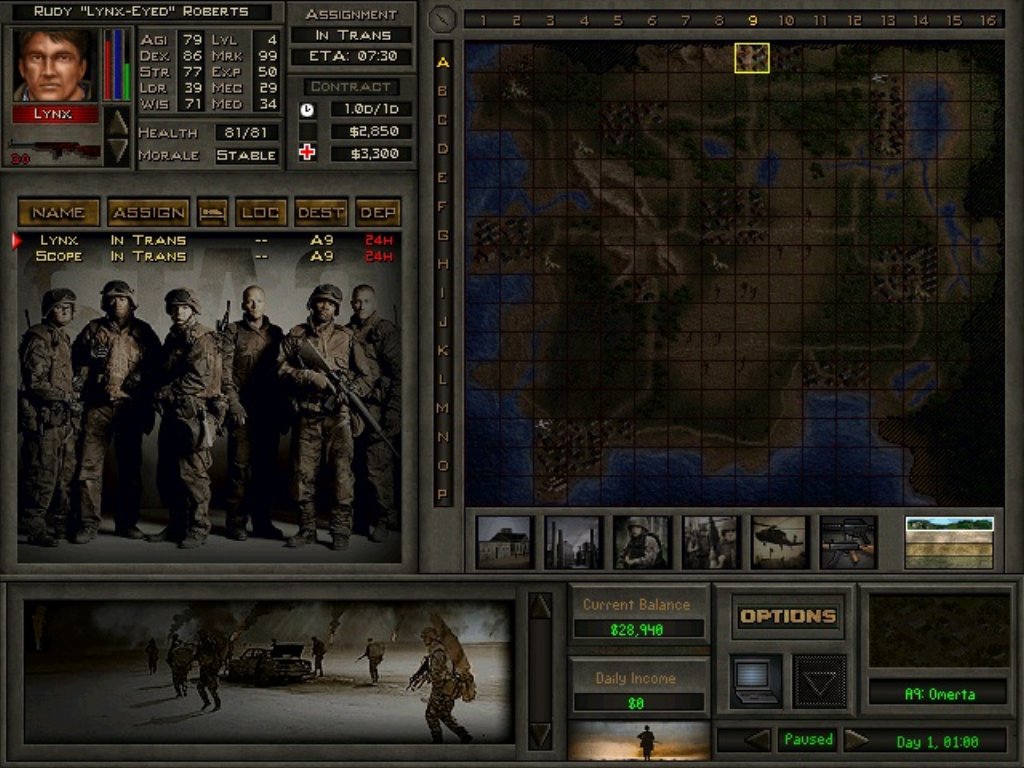Screen dimensions: 1024x768
Task: Toggle the items map filter (rifle icon)
Action: point(848,542)
